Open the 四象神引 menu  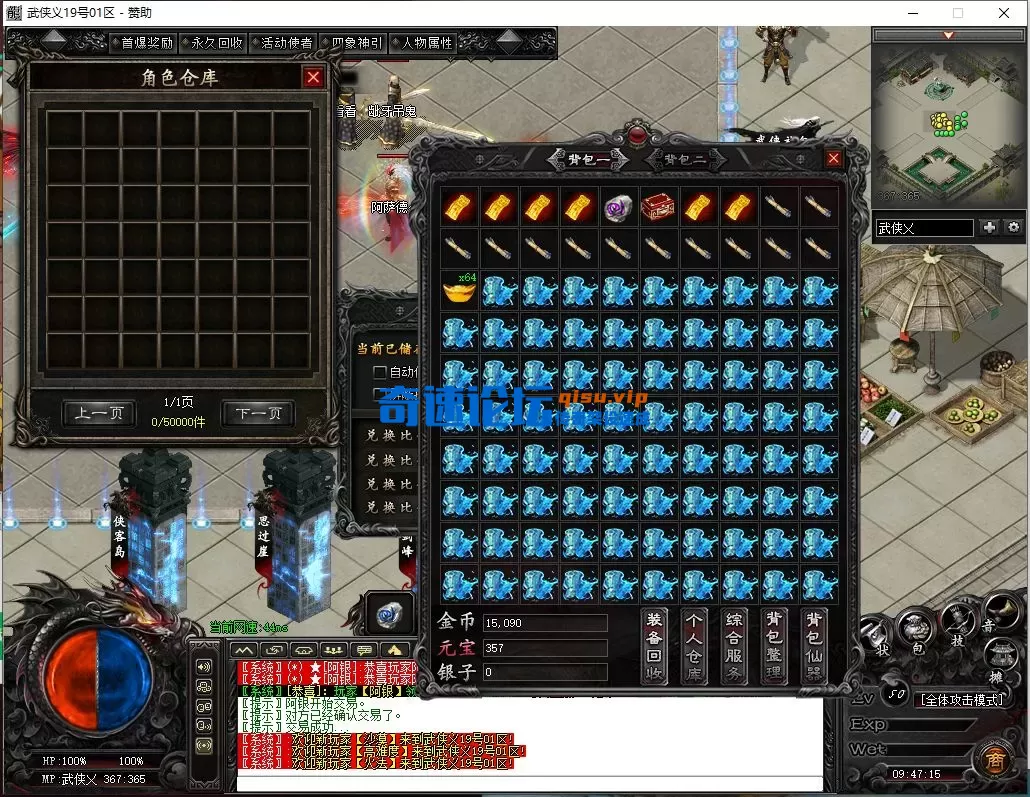point(356,43)
